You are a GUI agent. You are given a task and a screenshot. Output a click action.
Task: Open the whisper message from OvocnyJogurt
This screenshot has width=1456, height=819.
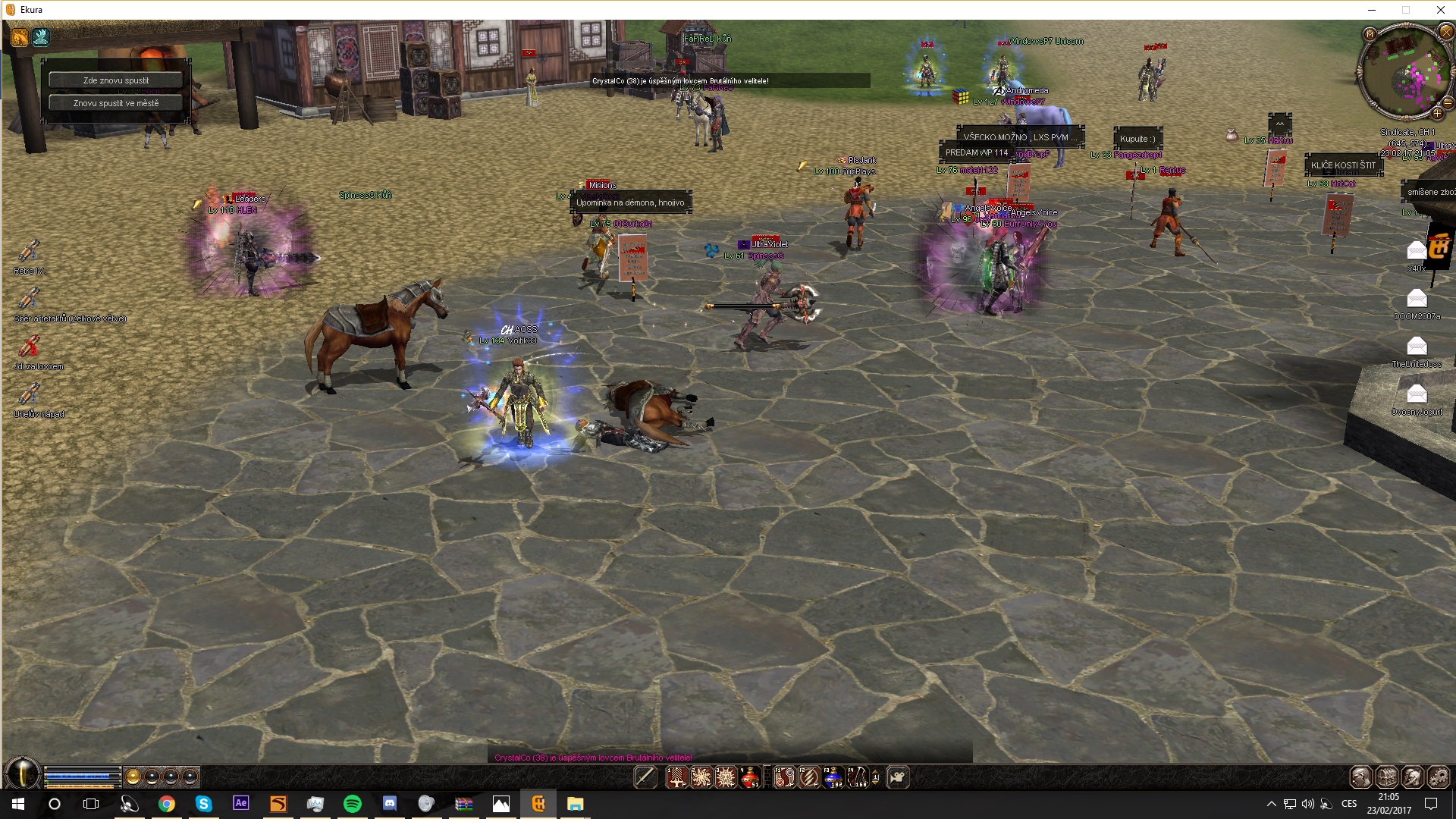(x=1416, y=394)
